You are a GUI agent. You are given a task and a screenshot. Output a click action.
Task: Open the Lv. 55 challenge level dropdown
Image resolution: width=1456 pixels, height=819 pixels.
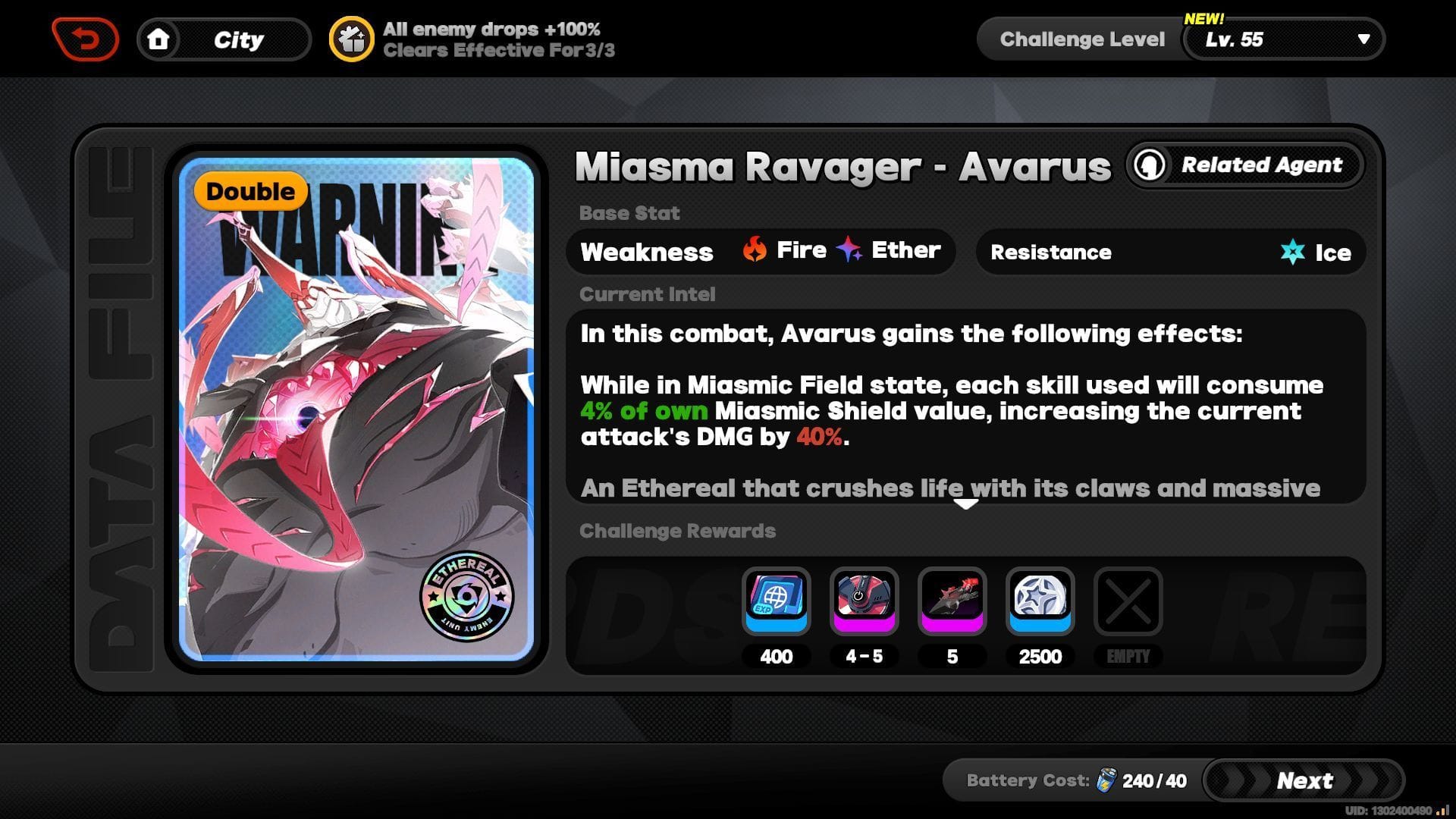pos(1283,39)
